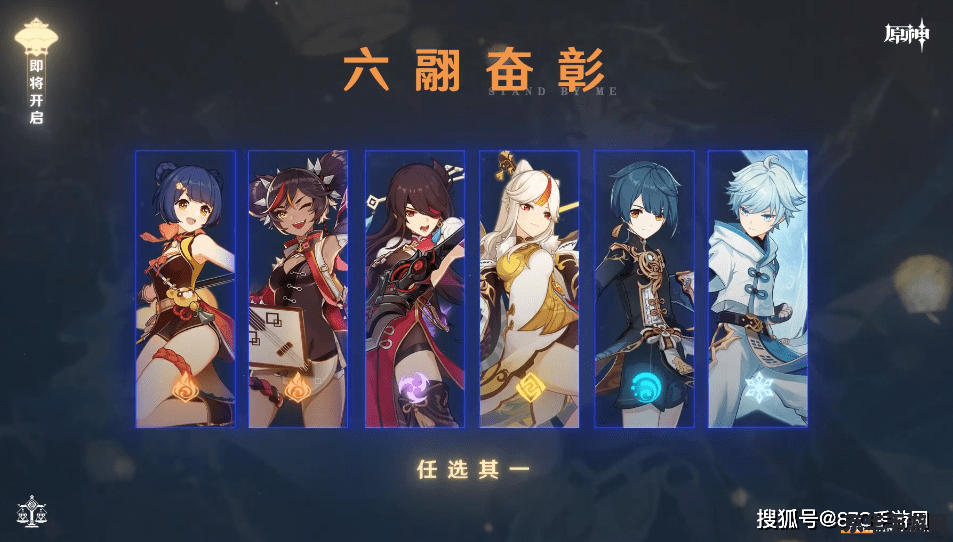The width and height of the screenshot is (953, 542).
Task: Choose the Xingqiu character card
Action: click(644, 289)
